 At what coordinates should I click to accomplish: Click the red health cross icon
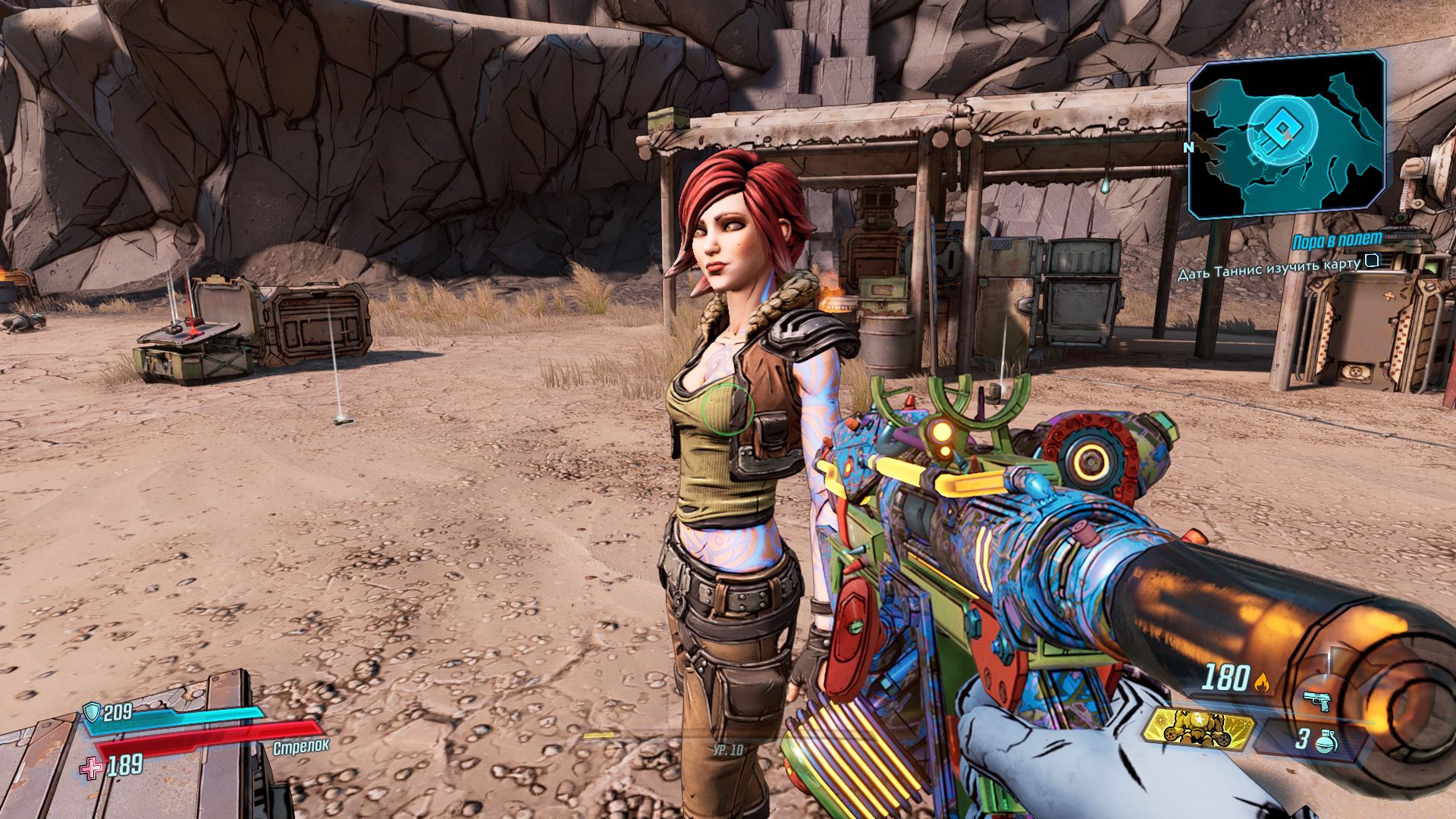[x=92, y=767]
